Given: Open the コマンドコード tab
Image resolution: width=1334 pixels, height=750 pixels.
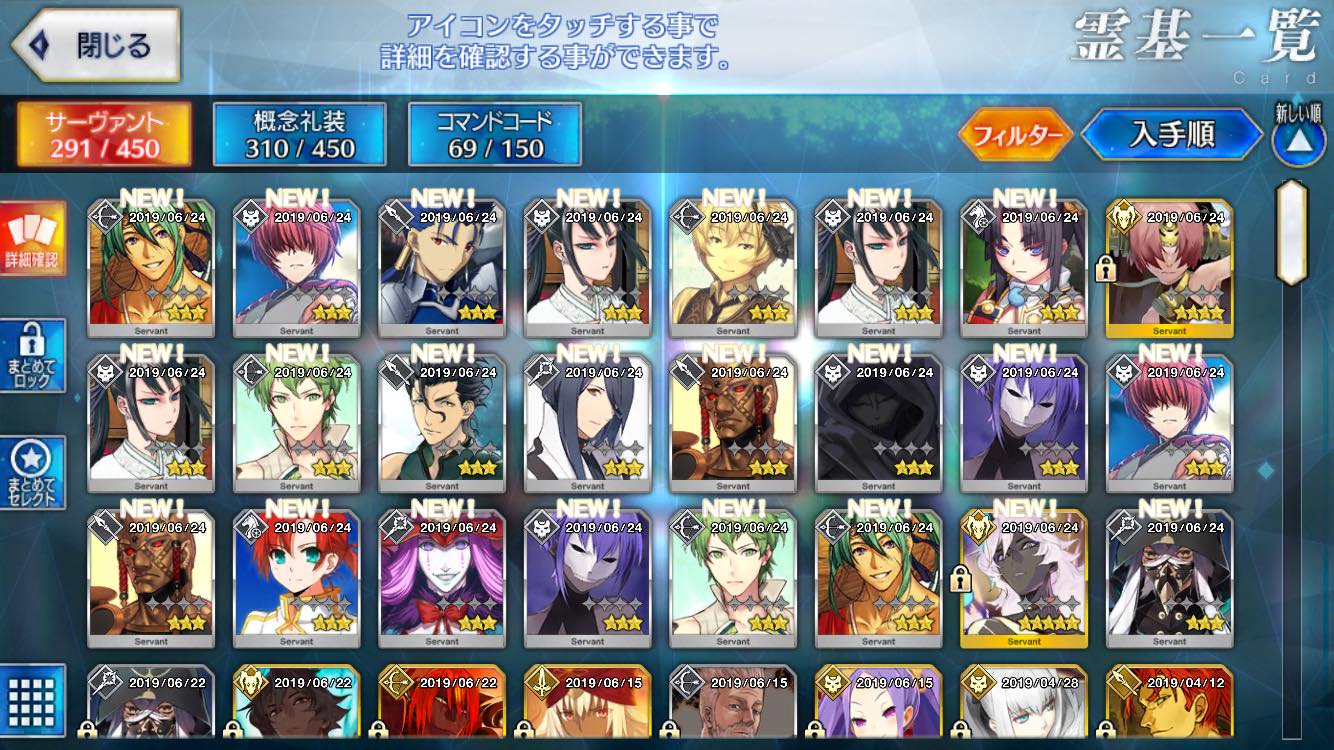Looking at the screenshot, I should [494, 134].
